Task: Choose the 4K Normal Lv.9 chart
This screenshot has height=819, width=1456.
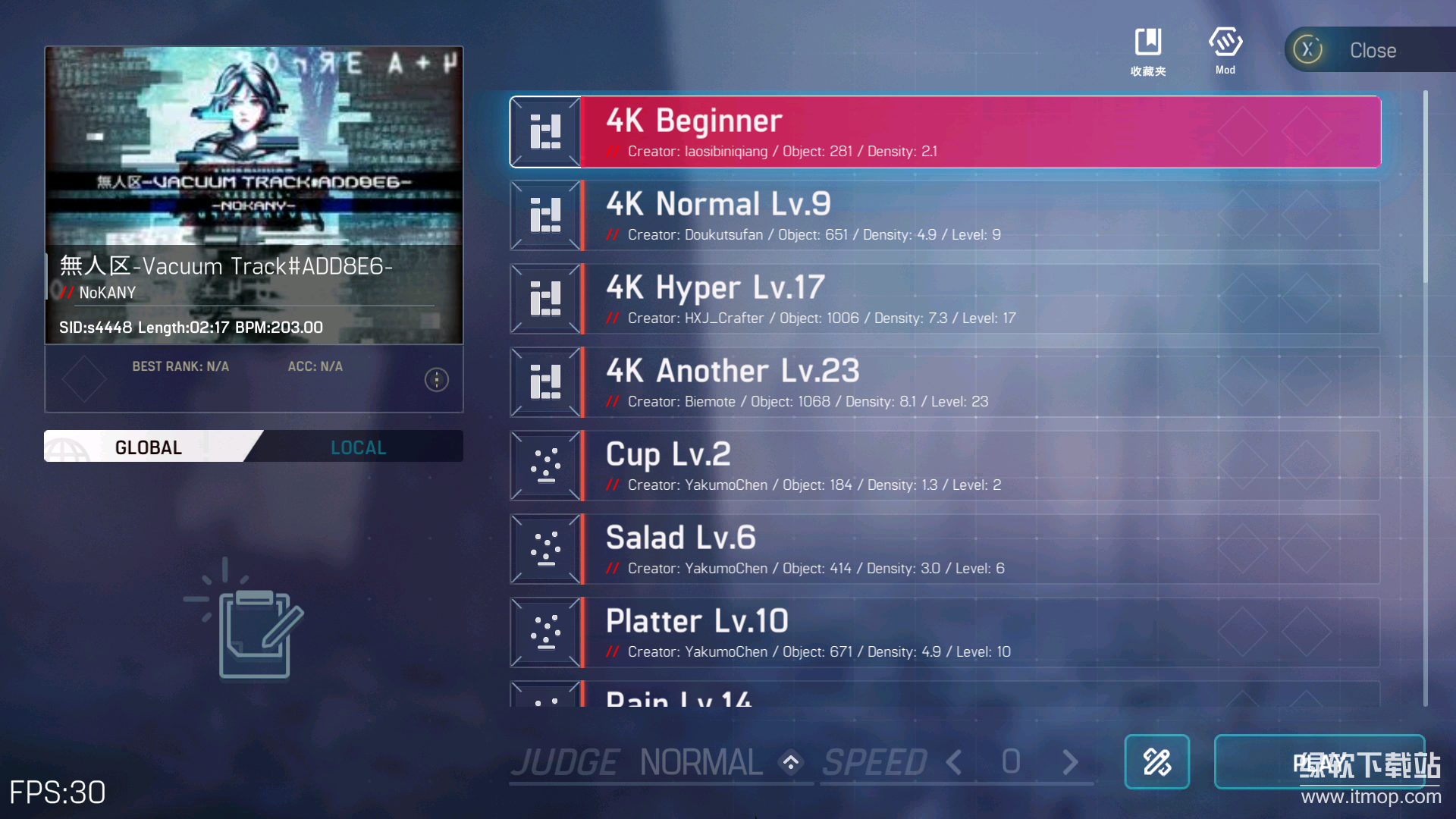Action: click(944, 215)
